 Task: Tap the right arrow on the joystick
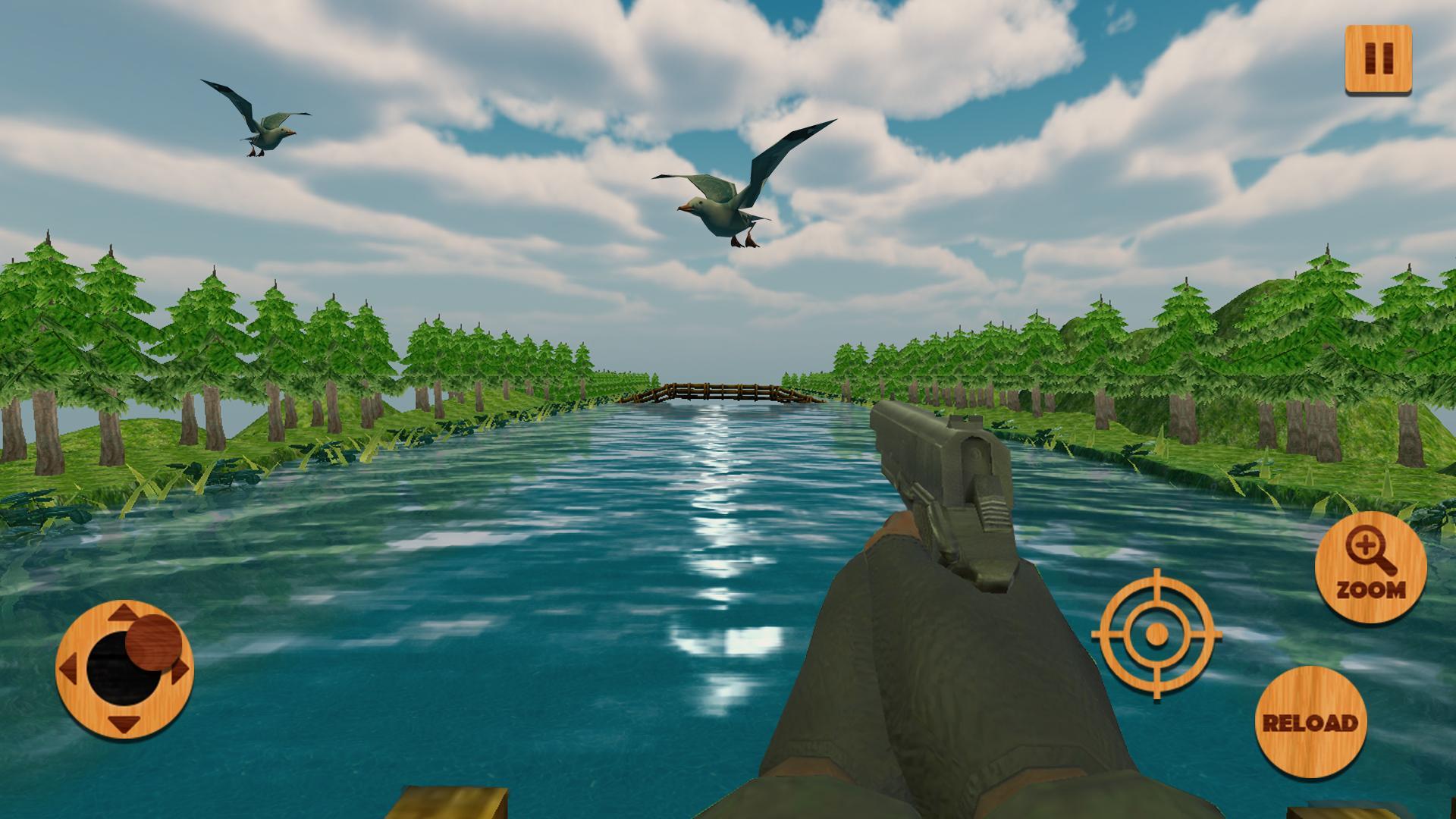point(180,673)
